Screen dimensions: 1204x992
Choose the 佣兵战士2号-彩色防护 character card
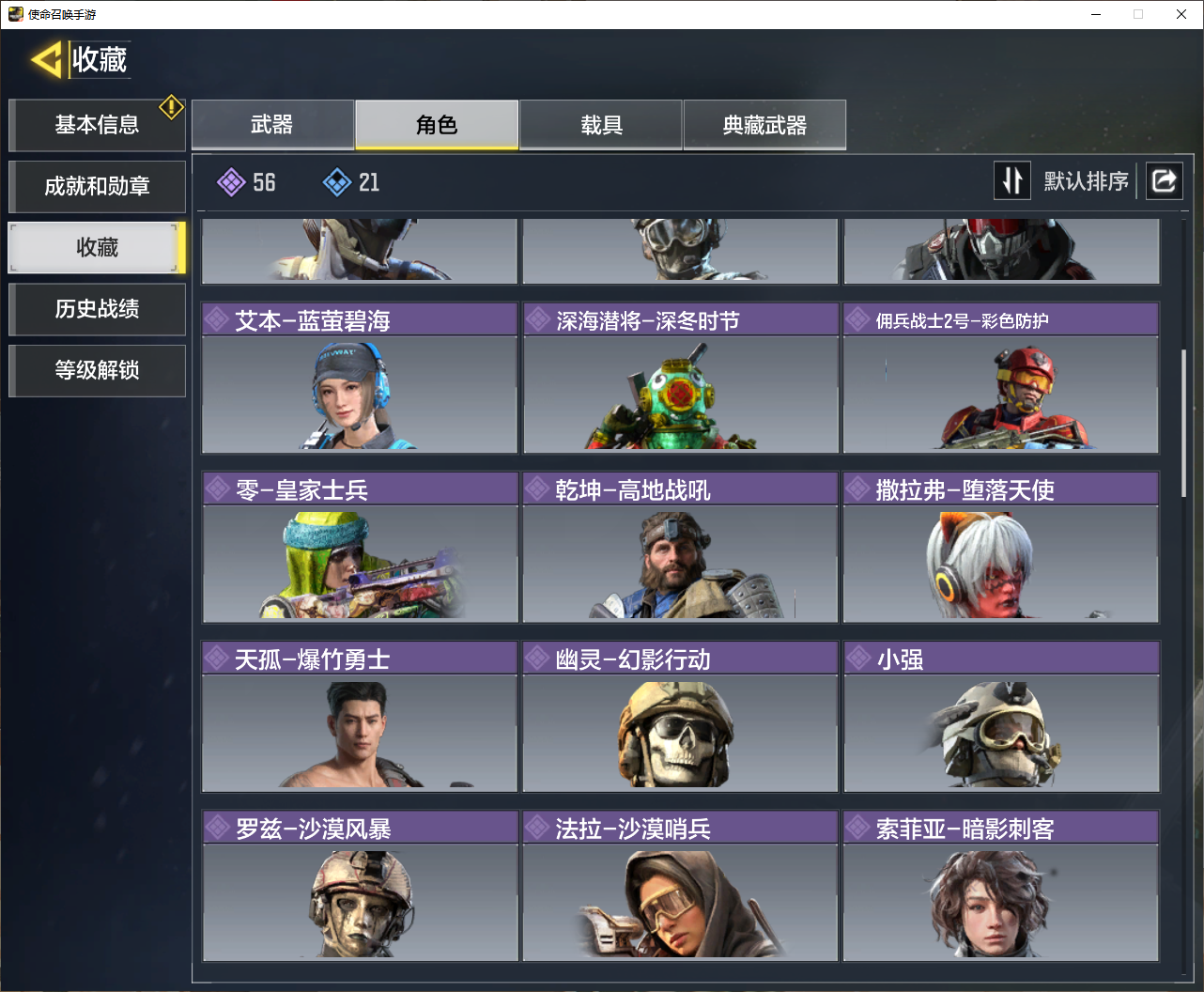pyautogui.click(x=1001, y=378)
